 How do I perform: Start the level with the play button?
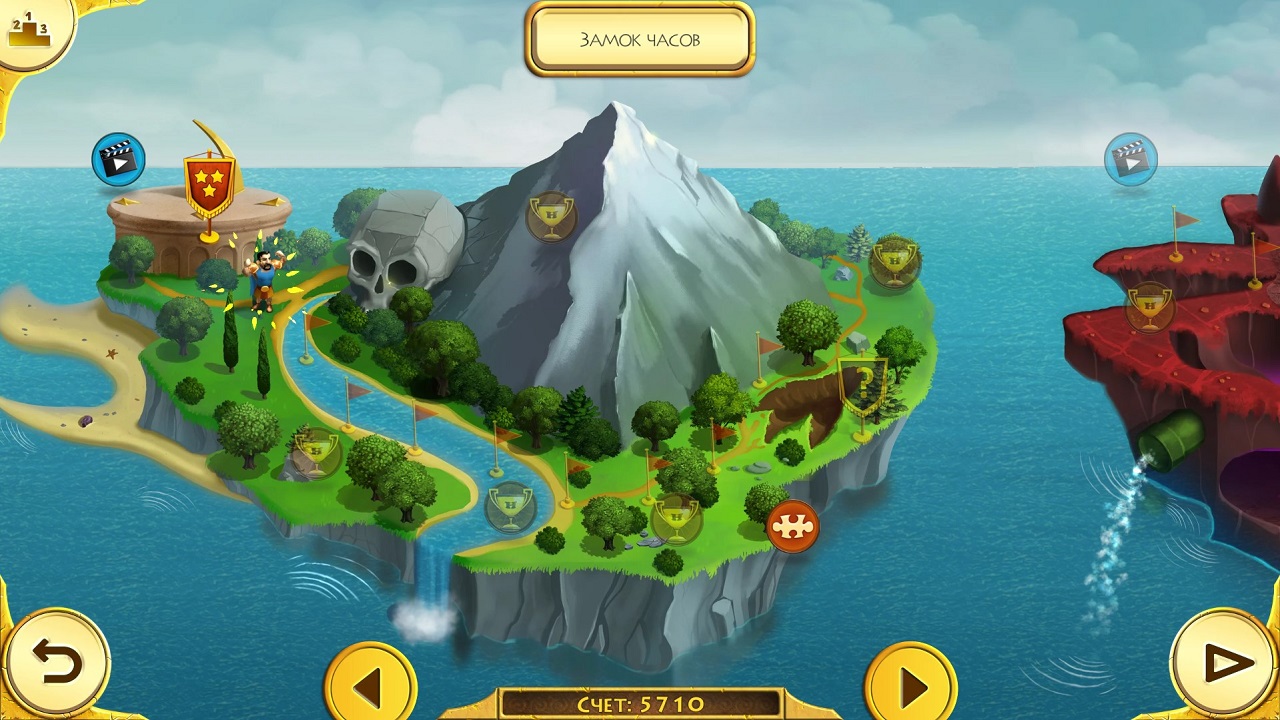click(1224, 662)
